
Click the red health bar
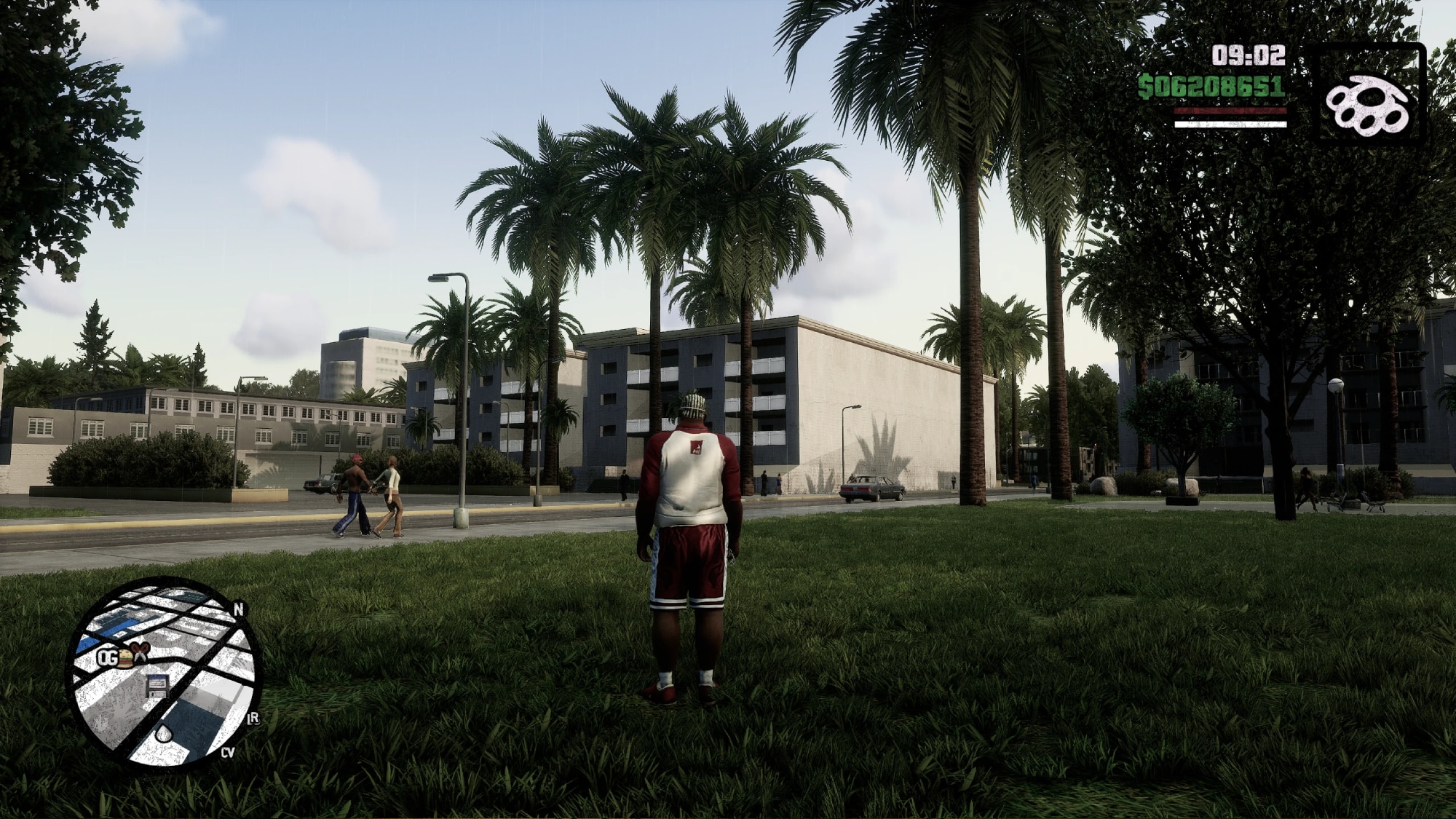(x=1230, y=111)
